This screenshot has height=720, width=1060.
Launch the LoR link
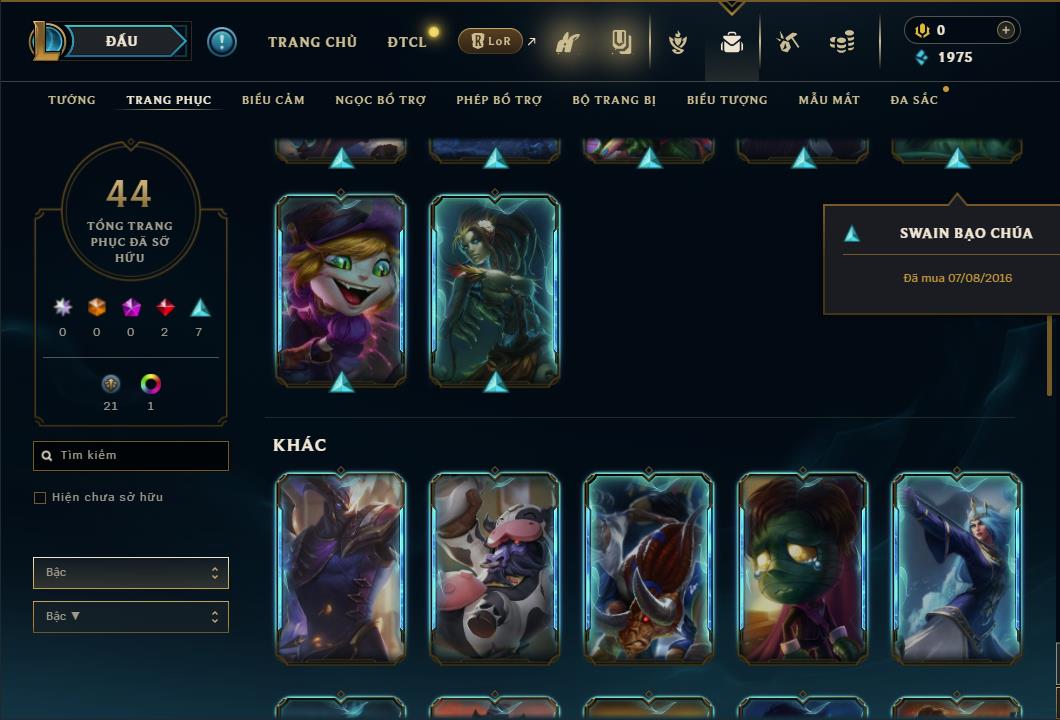coord(491,41)
